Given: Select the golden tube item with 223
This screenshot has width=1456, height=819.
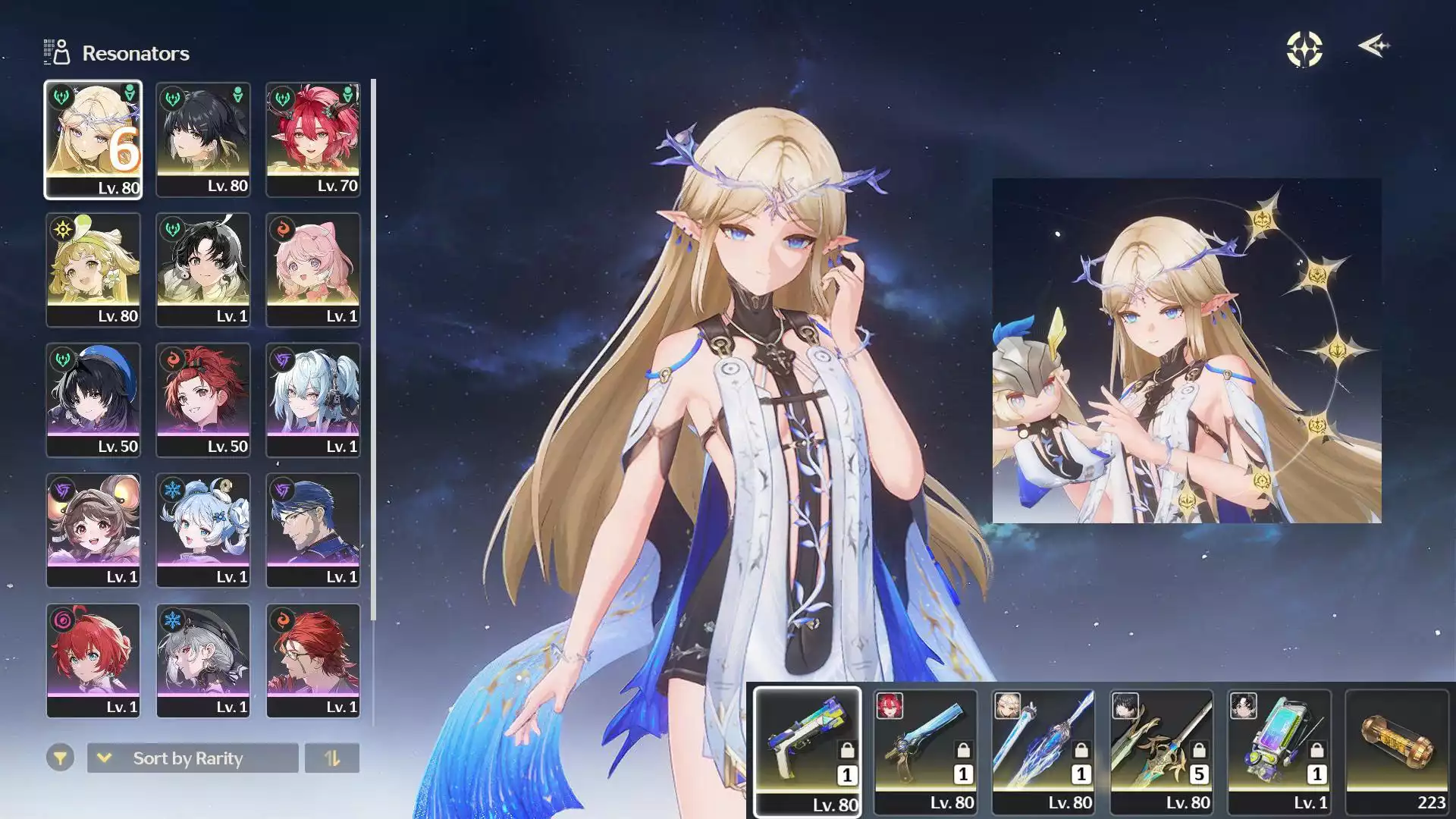Looking at the screenshot, I should pyautogui.click(x=1397, y=751).
